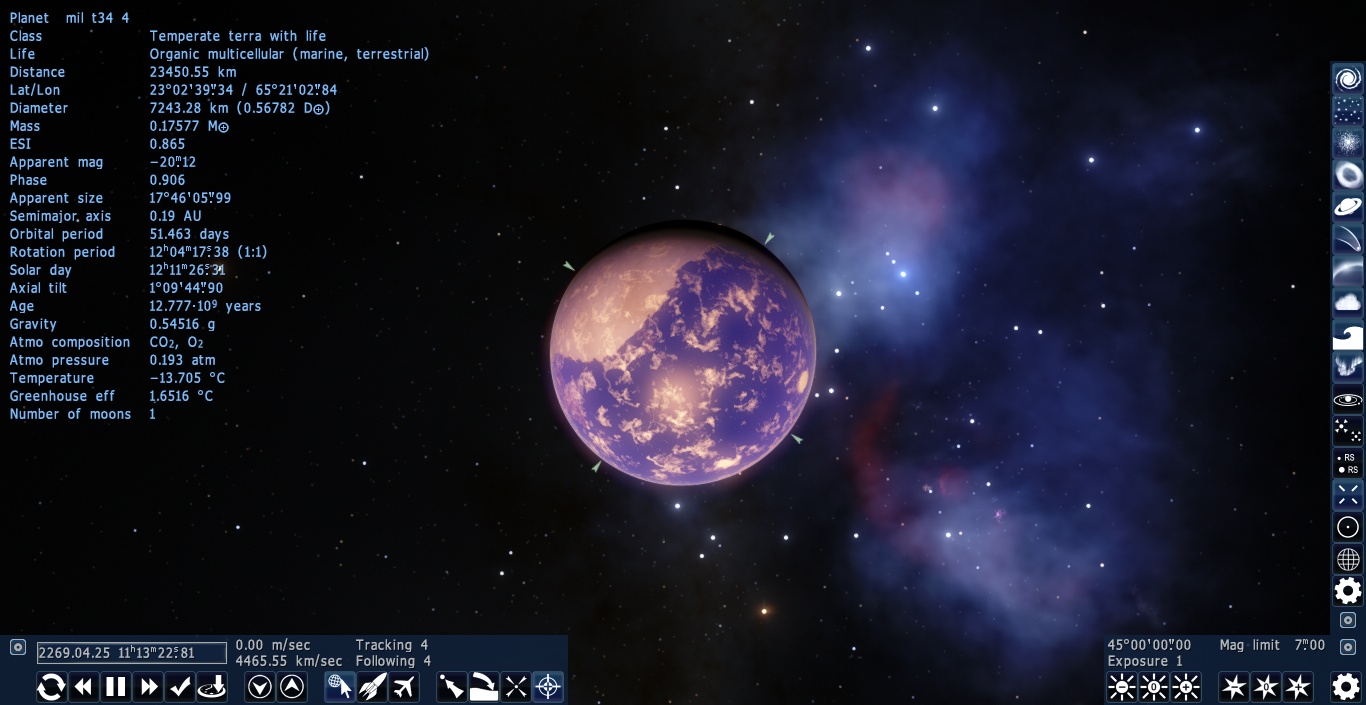Screen dimensions: 1366x705
Task: Toggle orbits display with the eye-shaped icon
Action: (1348, 399)
